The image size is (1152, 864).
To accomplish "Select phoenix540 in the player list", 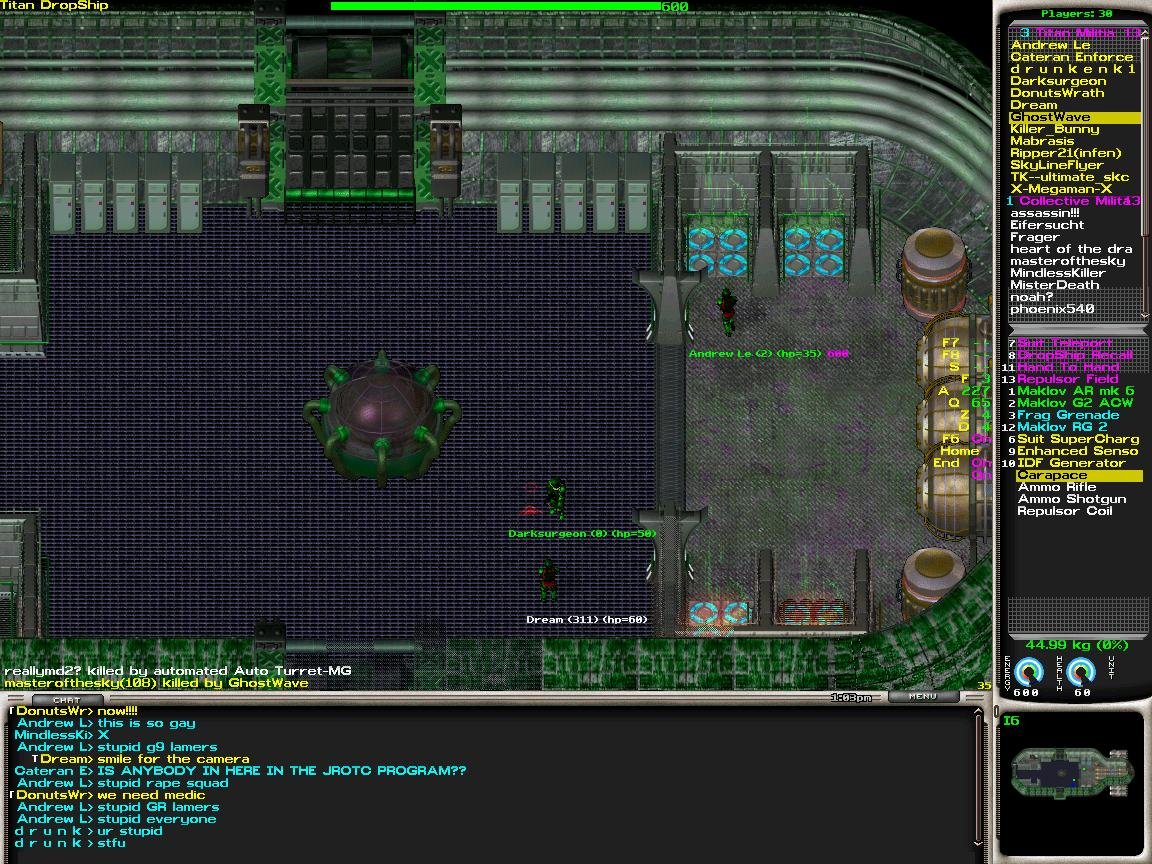I will pos(1051,309).
